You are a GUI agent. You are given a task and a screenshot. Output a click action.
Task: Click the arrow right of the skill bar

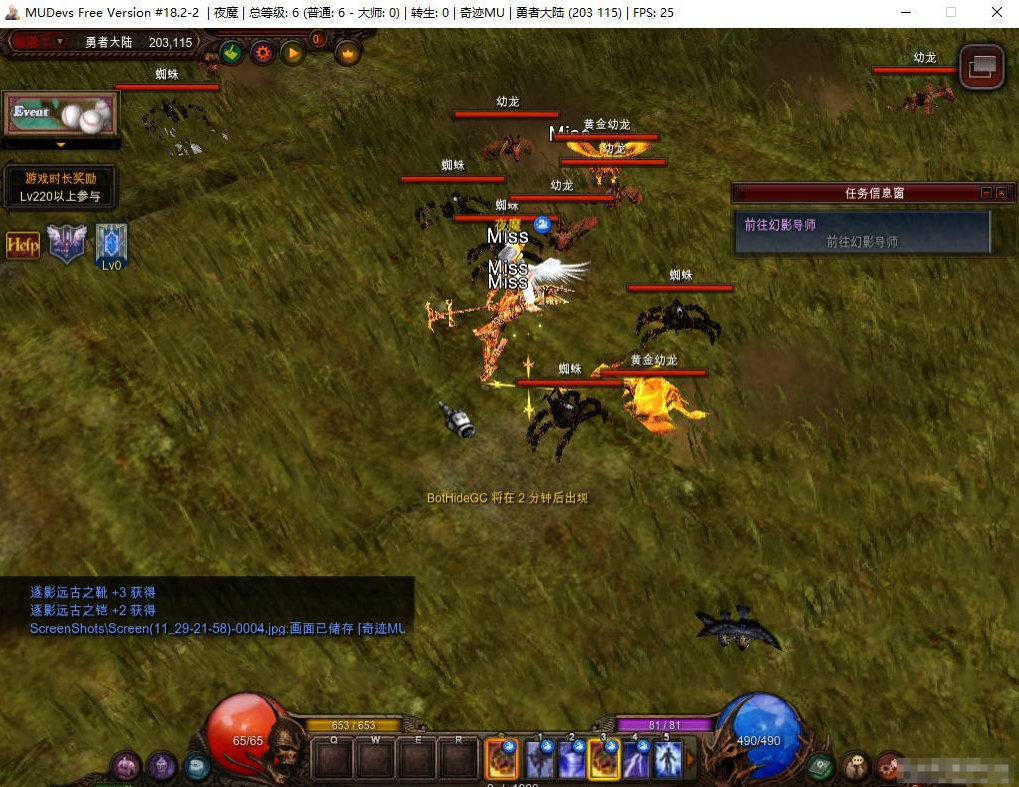689,761
